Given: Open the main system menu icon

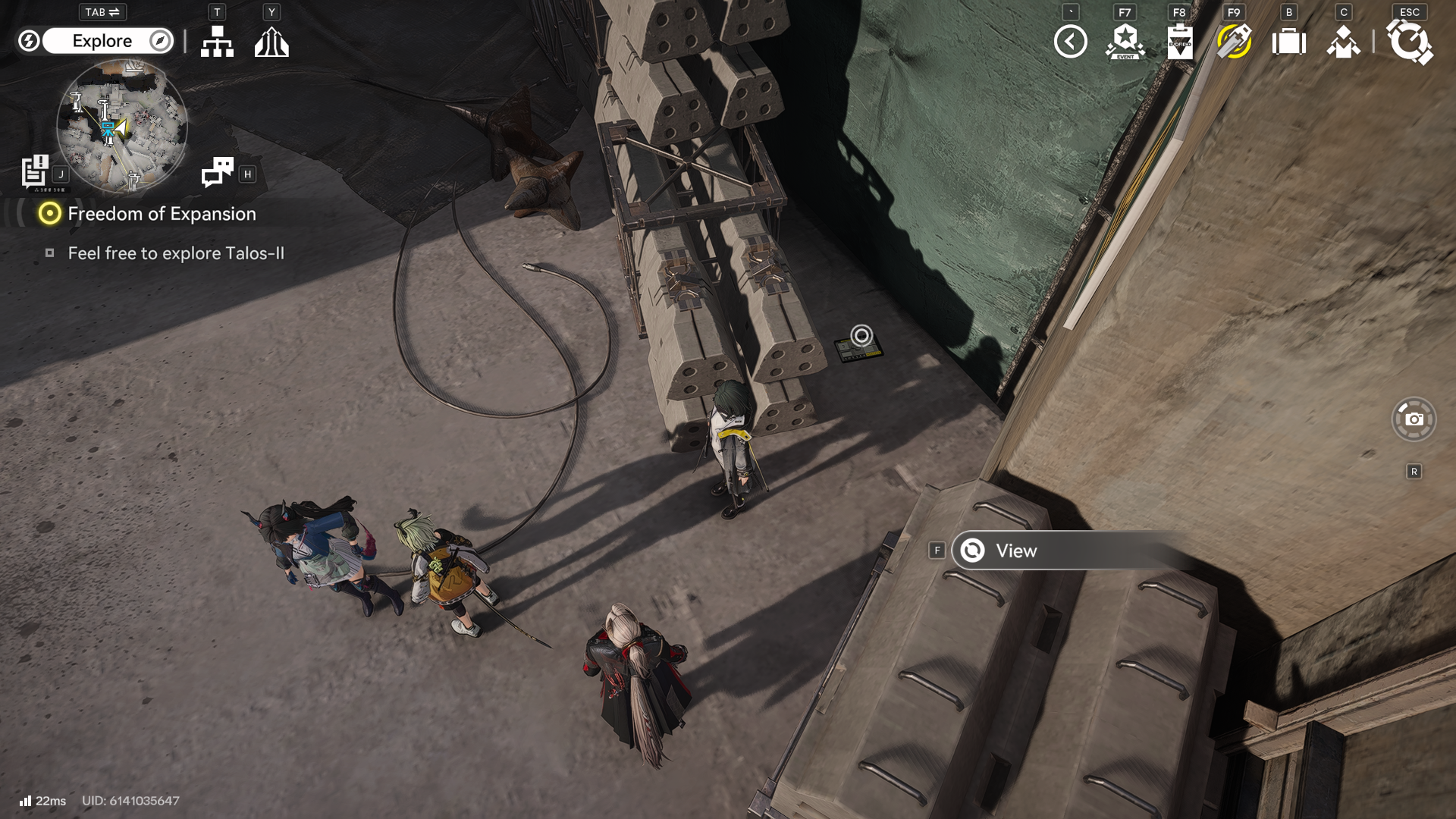Looking at the screenshot, I should pyautogui.click(x=1409, y=42).
